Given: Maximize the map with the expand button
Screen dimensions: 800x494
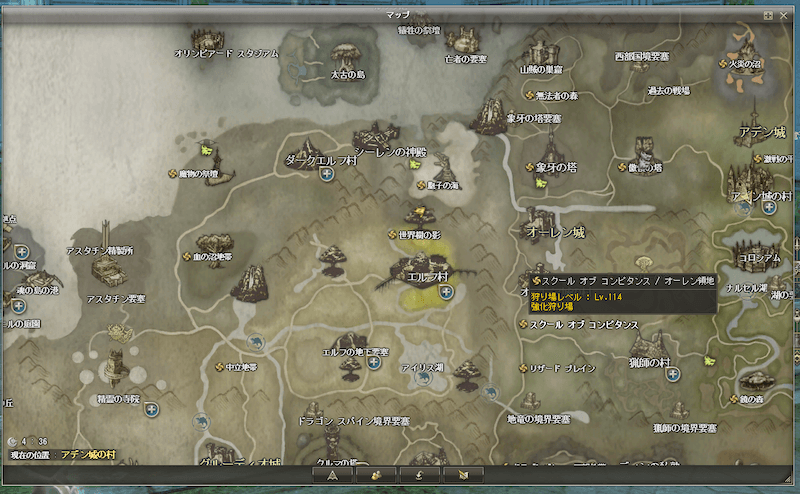Looking at the screenshot, I should pos(767,15).
